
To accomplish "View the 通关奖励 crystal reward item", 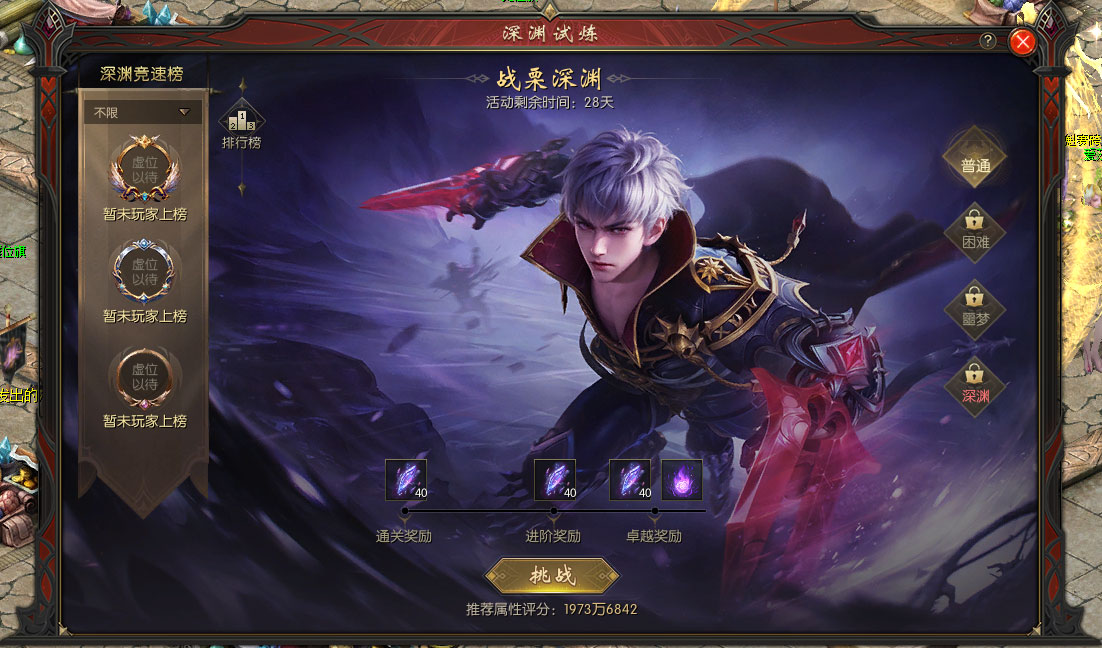I will click(x=406, y=480).
